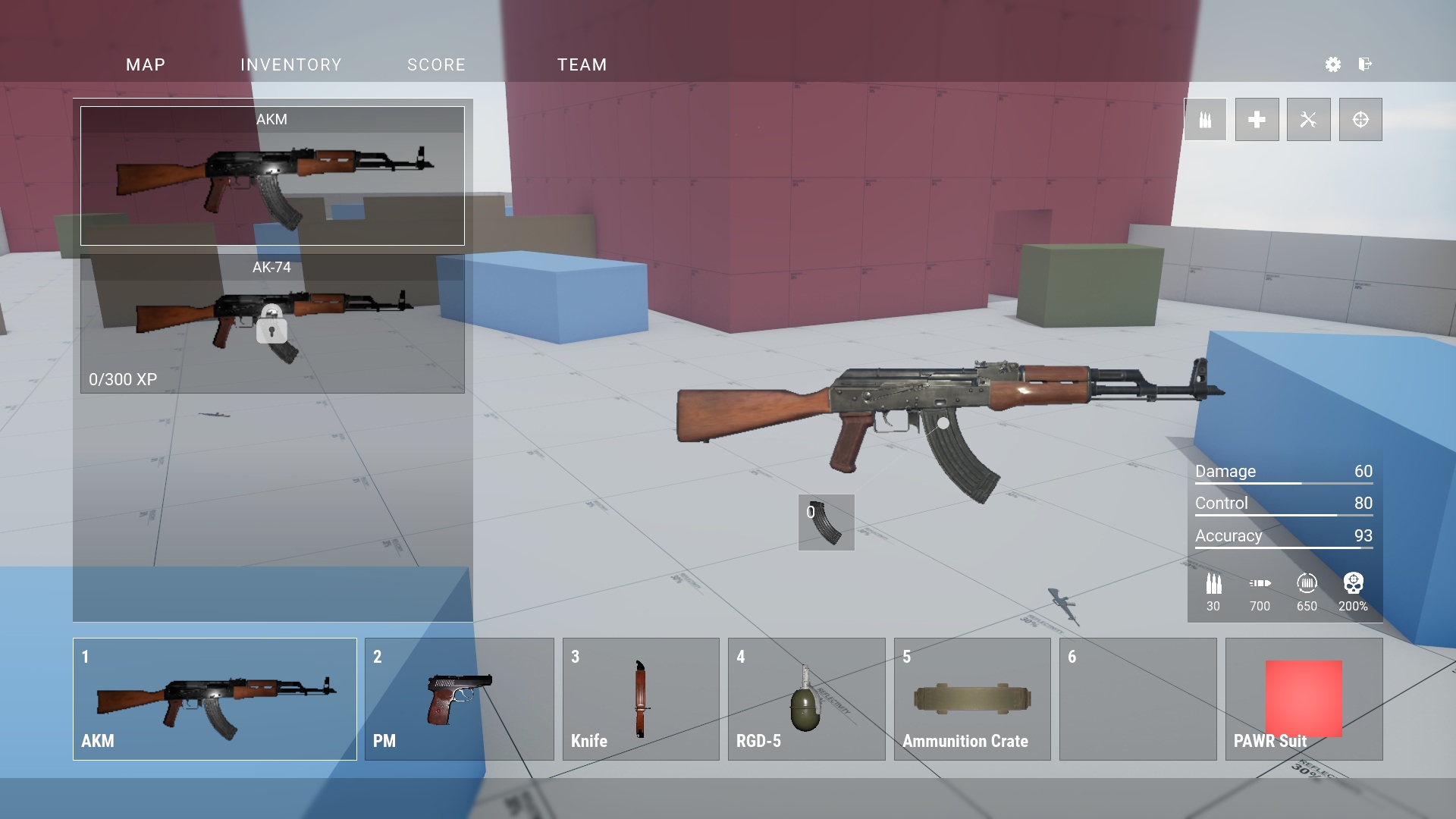Select the Ammunition Crate slot
1456x819 pixels.
click(972, 699)
